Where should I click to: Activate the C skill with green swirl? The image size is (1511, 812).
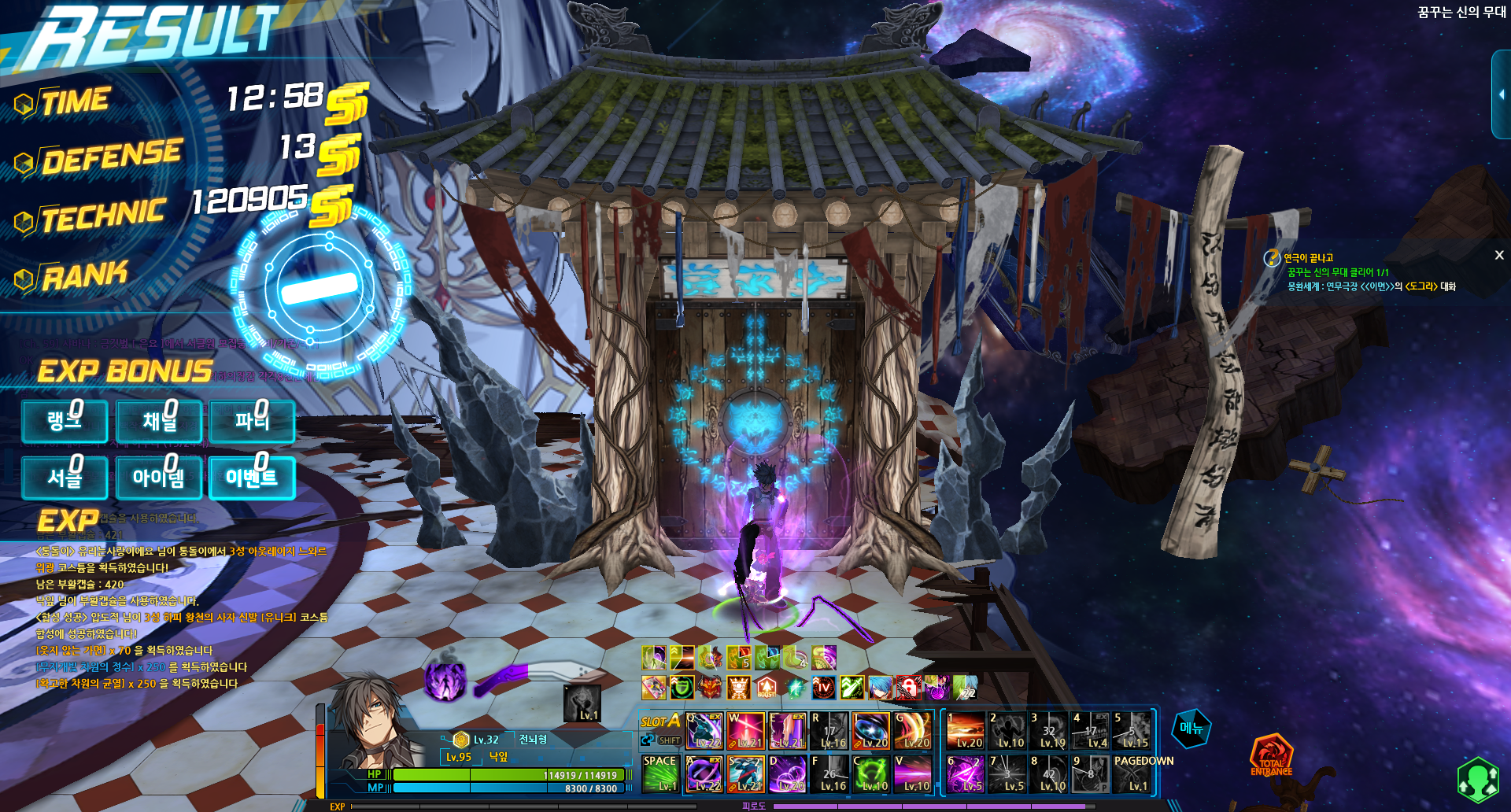point(871,773)
